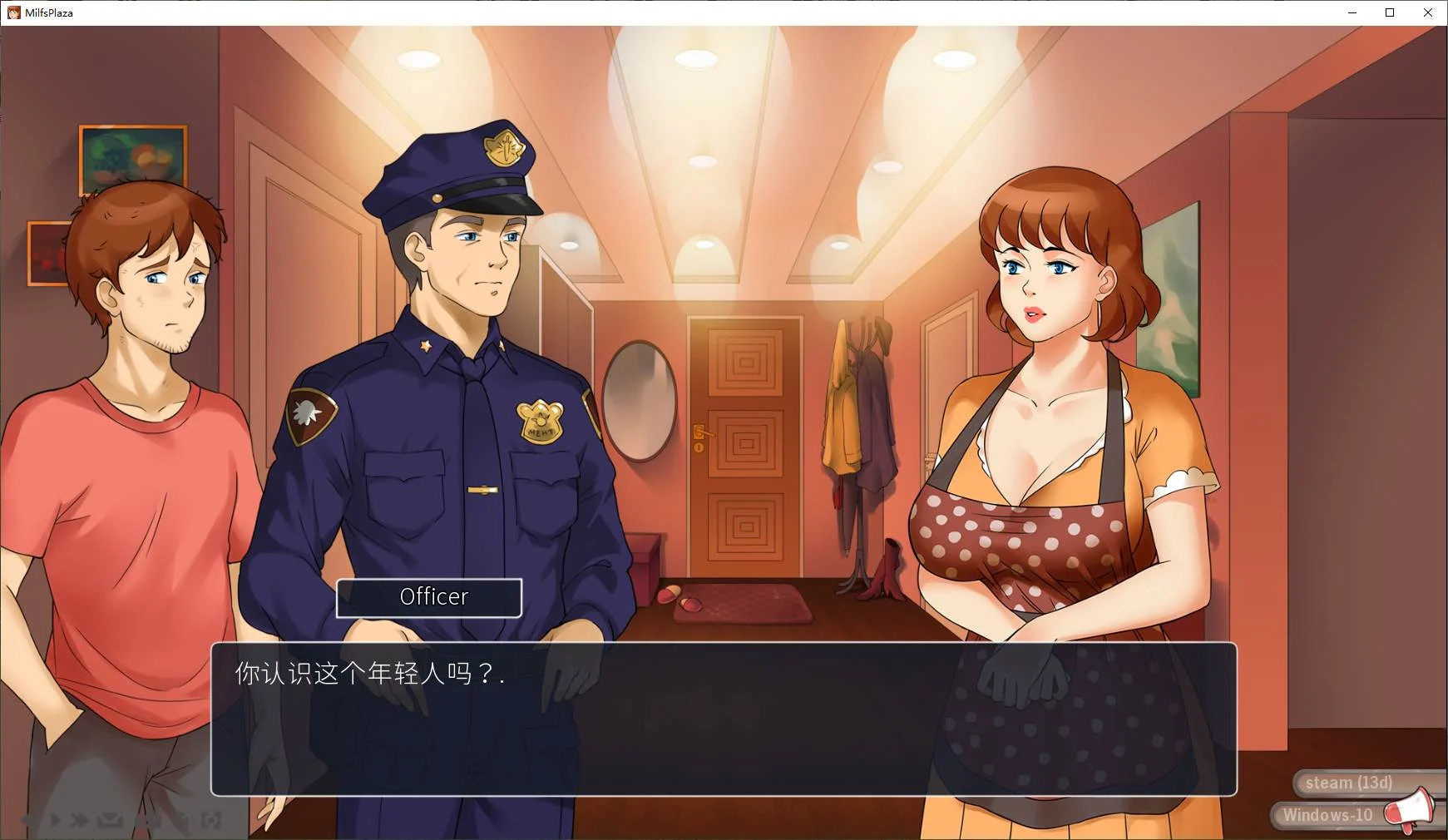The width and height of the screenshot is (1448, 840).
Task: Close the MilfsPlaza game window
Action: (1428, 12)
